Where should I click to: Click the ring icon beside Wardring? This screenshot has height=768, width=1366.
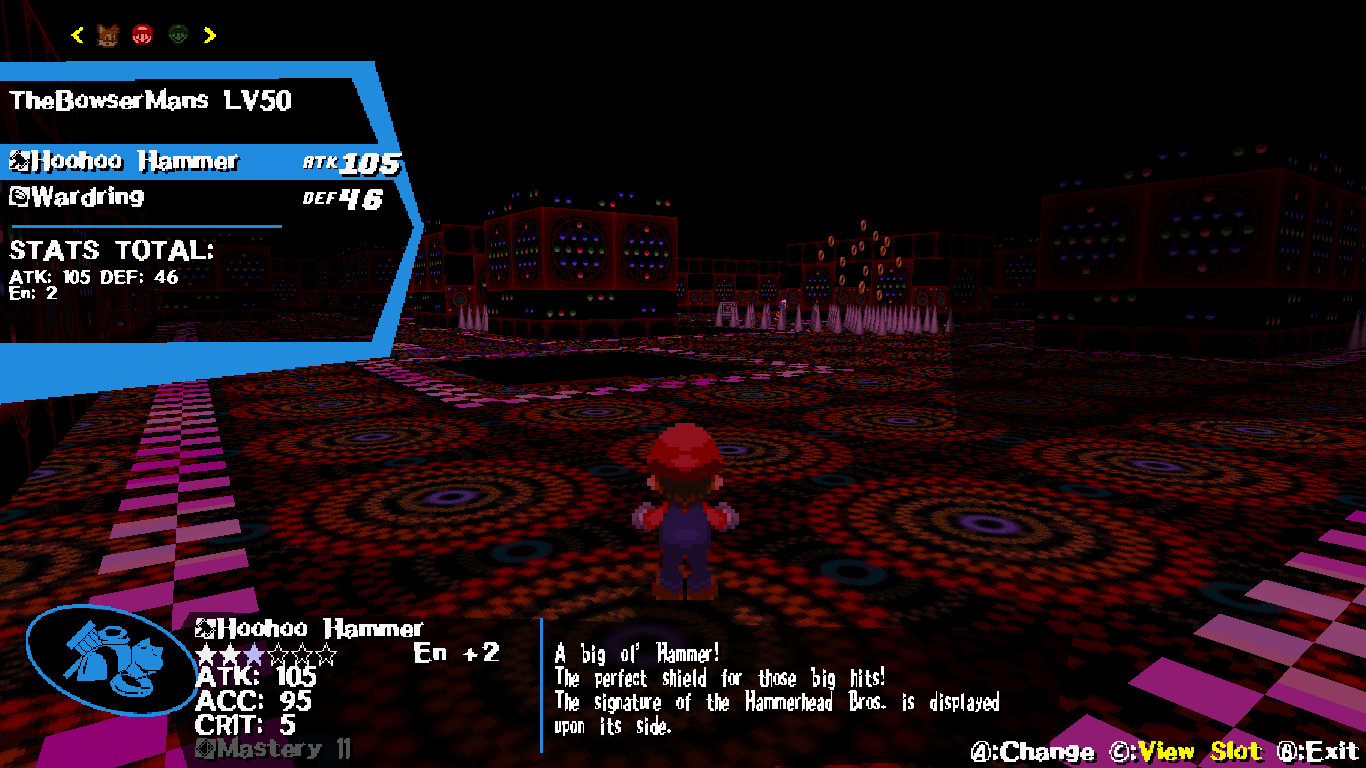(19, 196)
